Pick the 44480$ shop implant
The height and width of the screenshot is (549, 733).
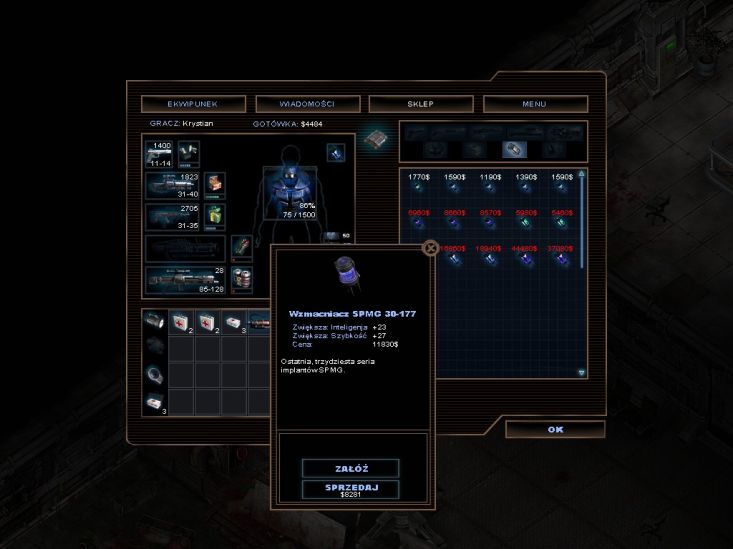(525, 258)
